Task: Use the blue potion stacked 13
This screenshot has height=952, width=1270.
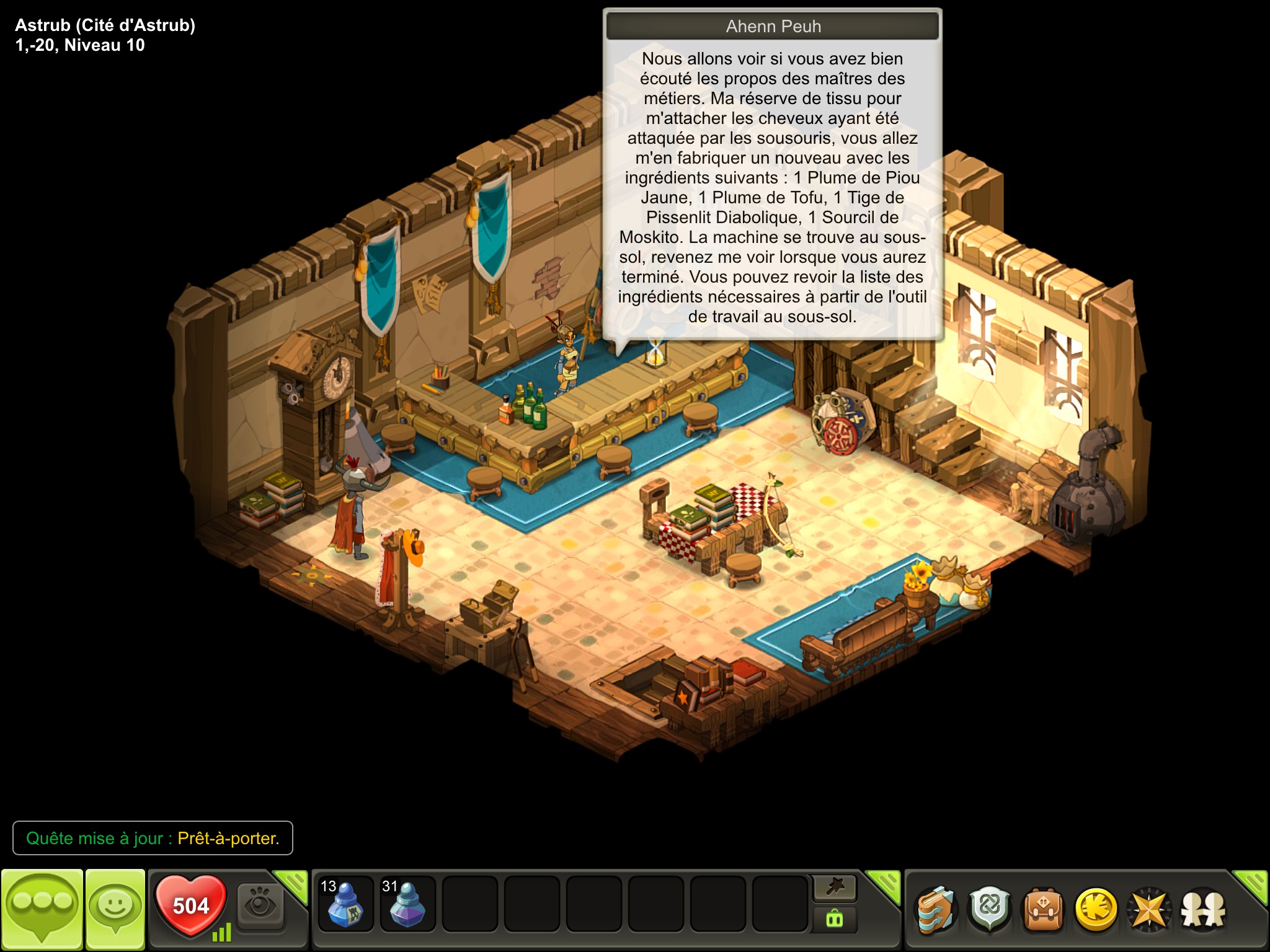Action: 345,903
